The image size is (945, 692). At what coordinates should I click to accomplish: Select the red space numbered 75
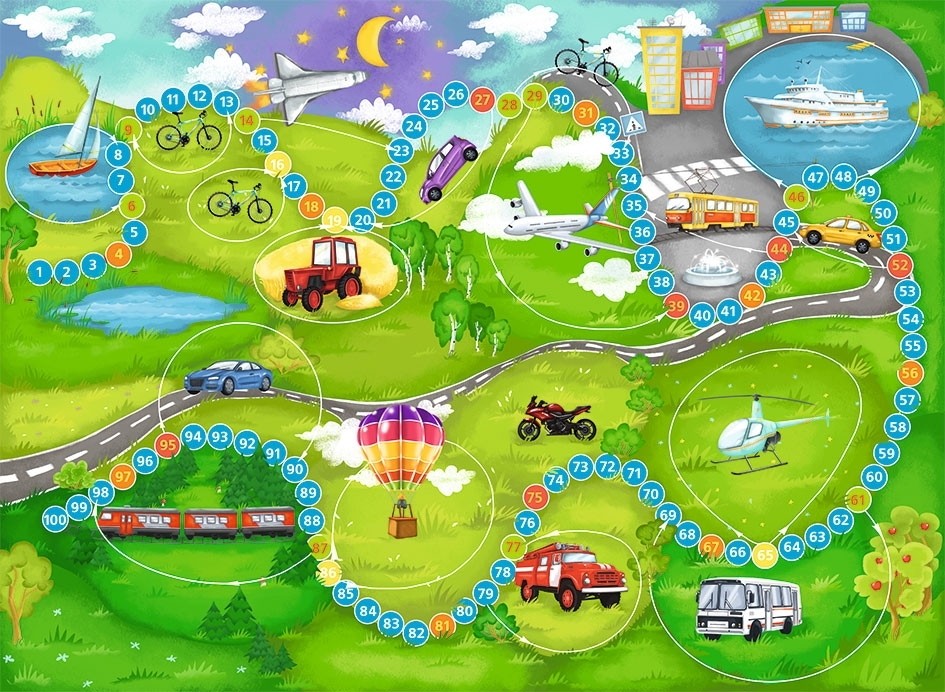pos(535,495)
